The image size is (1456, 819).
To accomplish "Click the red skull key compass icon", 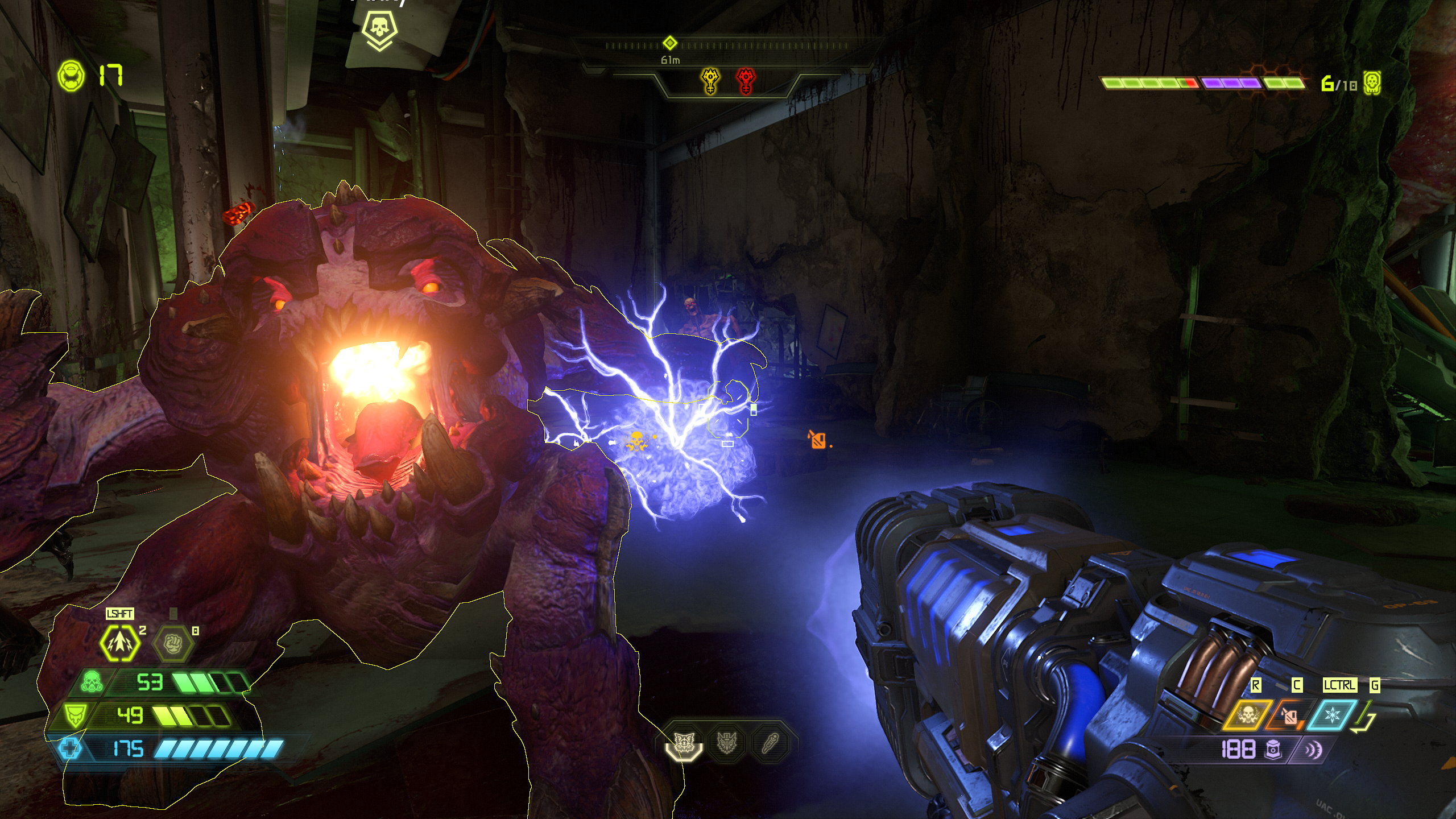I will (746, 81).
